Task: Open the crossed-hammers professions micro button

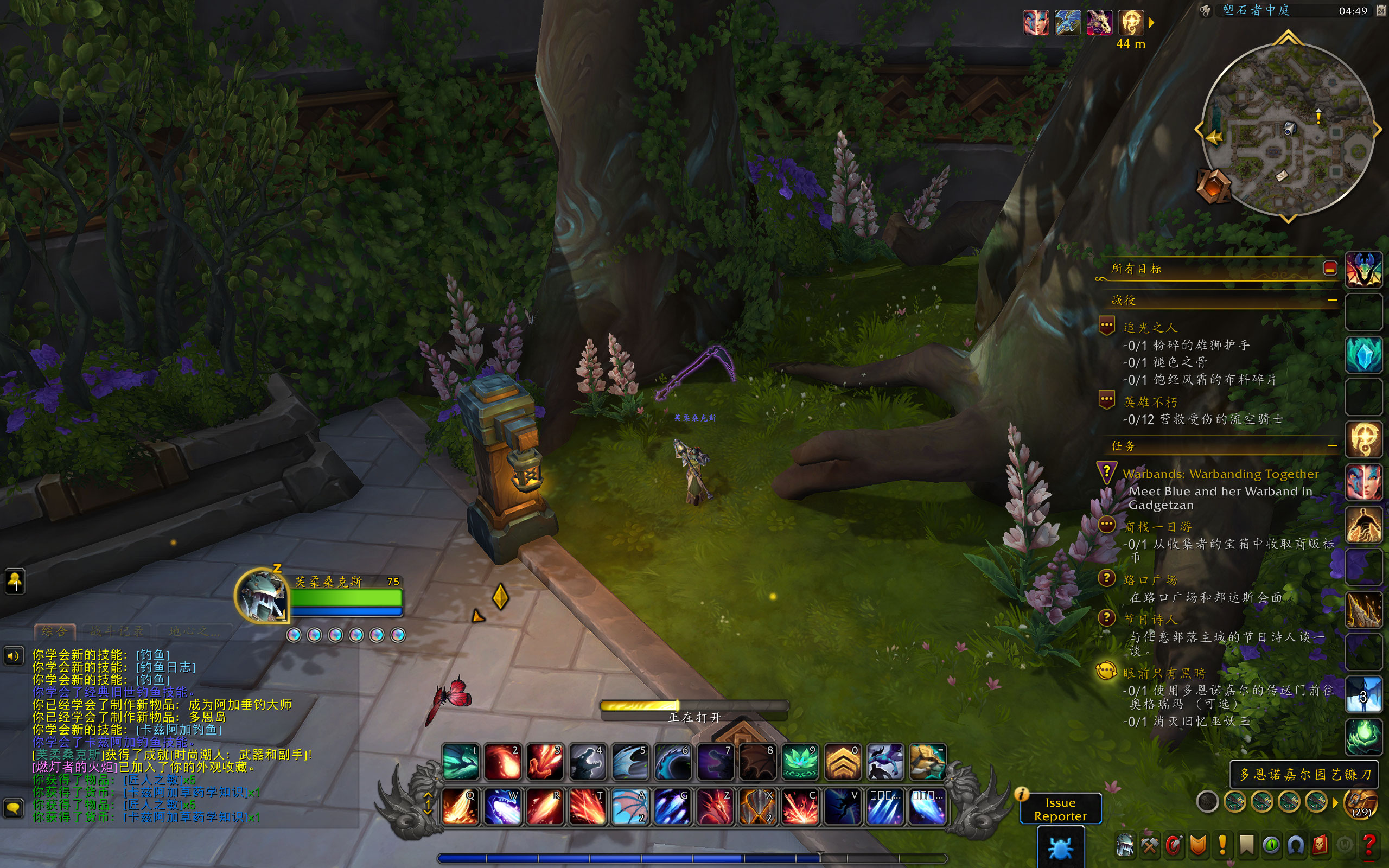Action: [1149, 845]
